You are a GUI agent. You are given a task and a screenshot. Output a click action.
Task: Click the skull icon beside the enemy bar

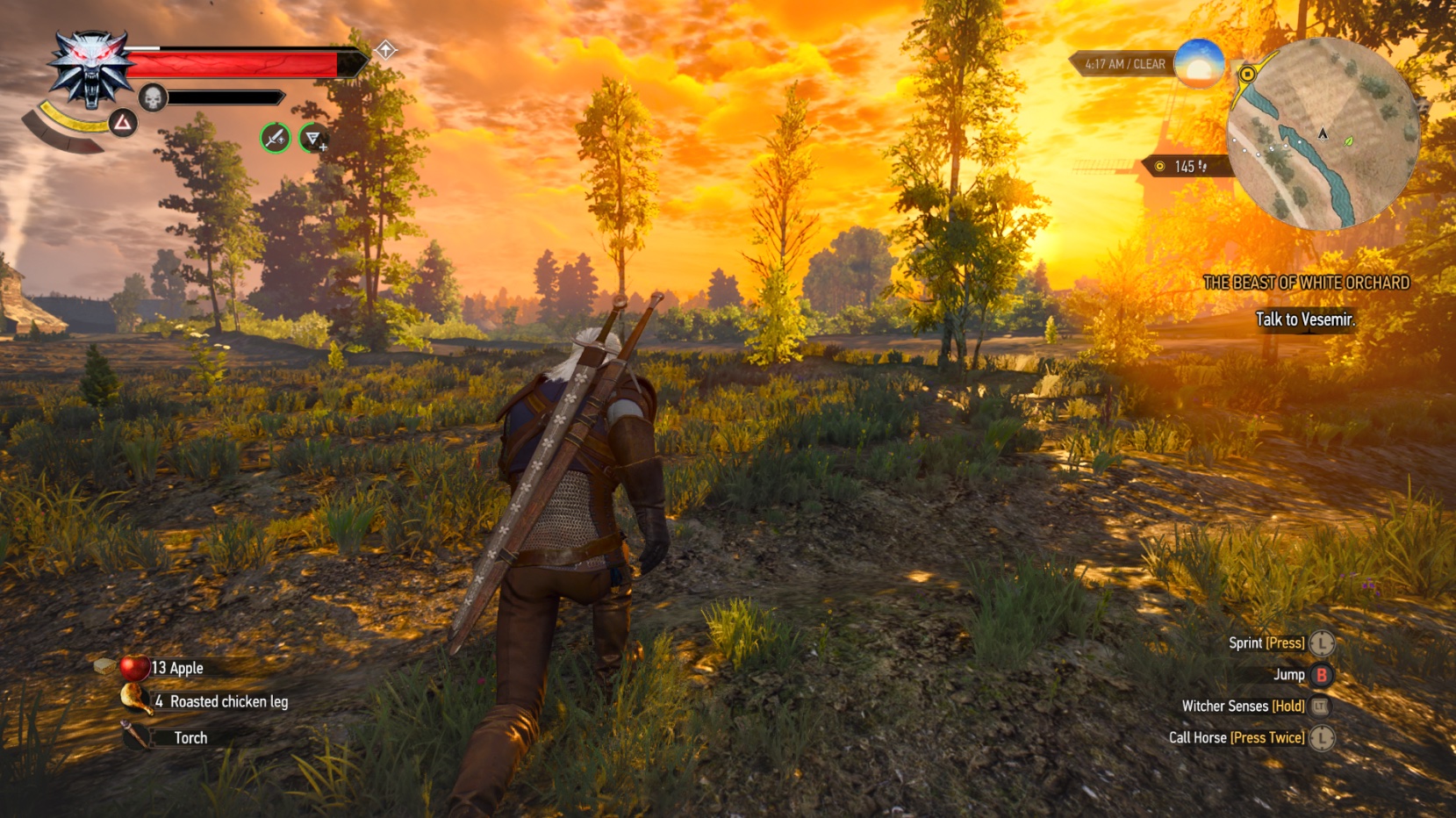tap(151, 97)
